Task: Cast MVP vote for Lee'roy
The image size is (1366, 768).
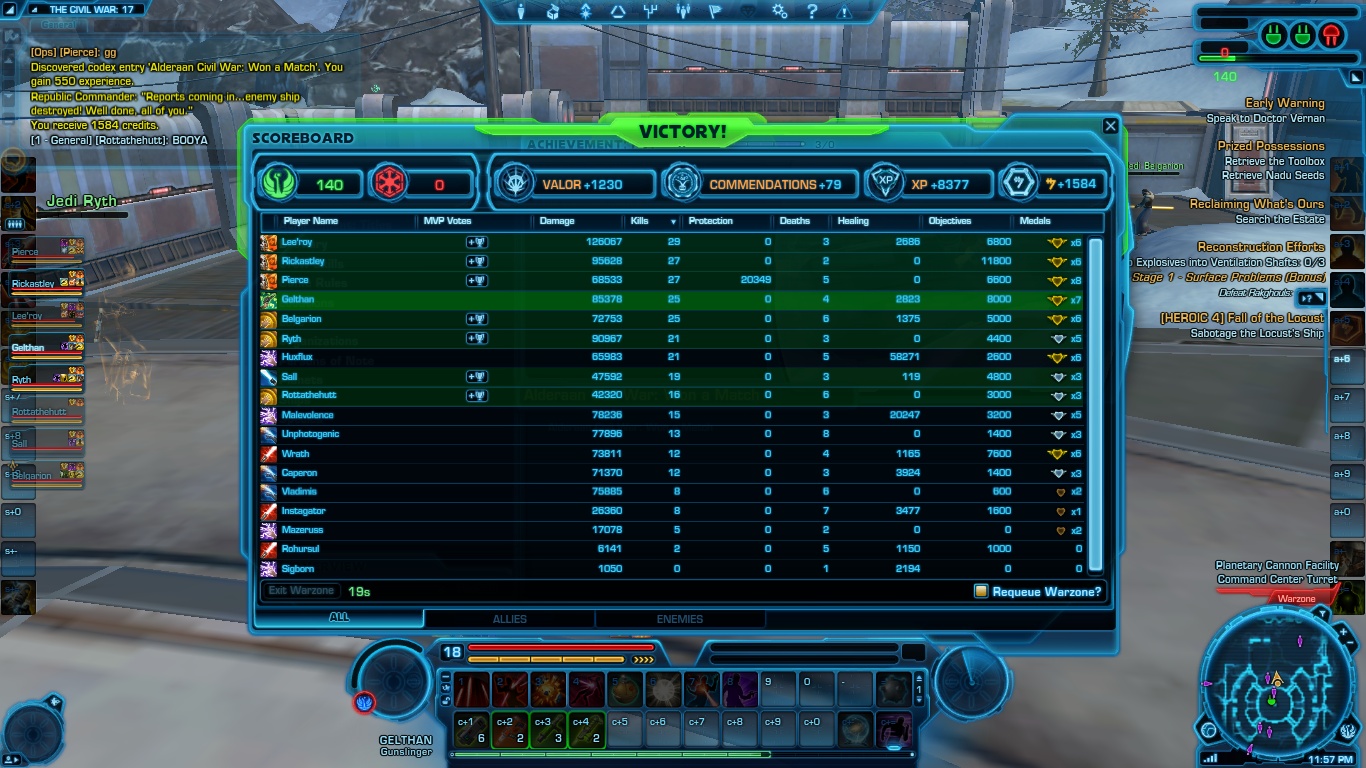Action: coord(476,242)
